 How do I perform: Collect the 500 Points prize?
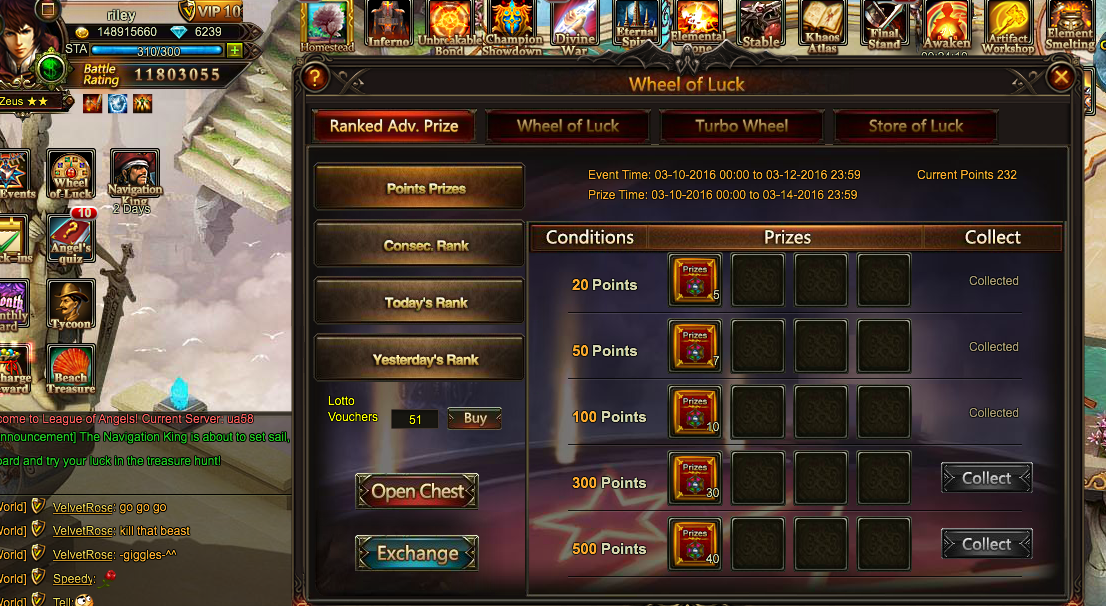(x=986, y=545)
